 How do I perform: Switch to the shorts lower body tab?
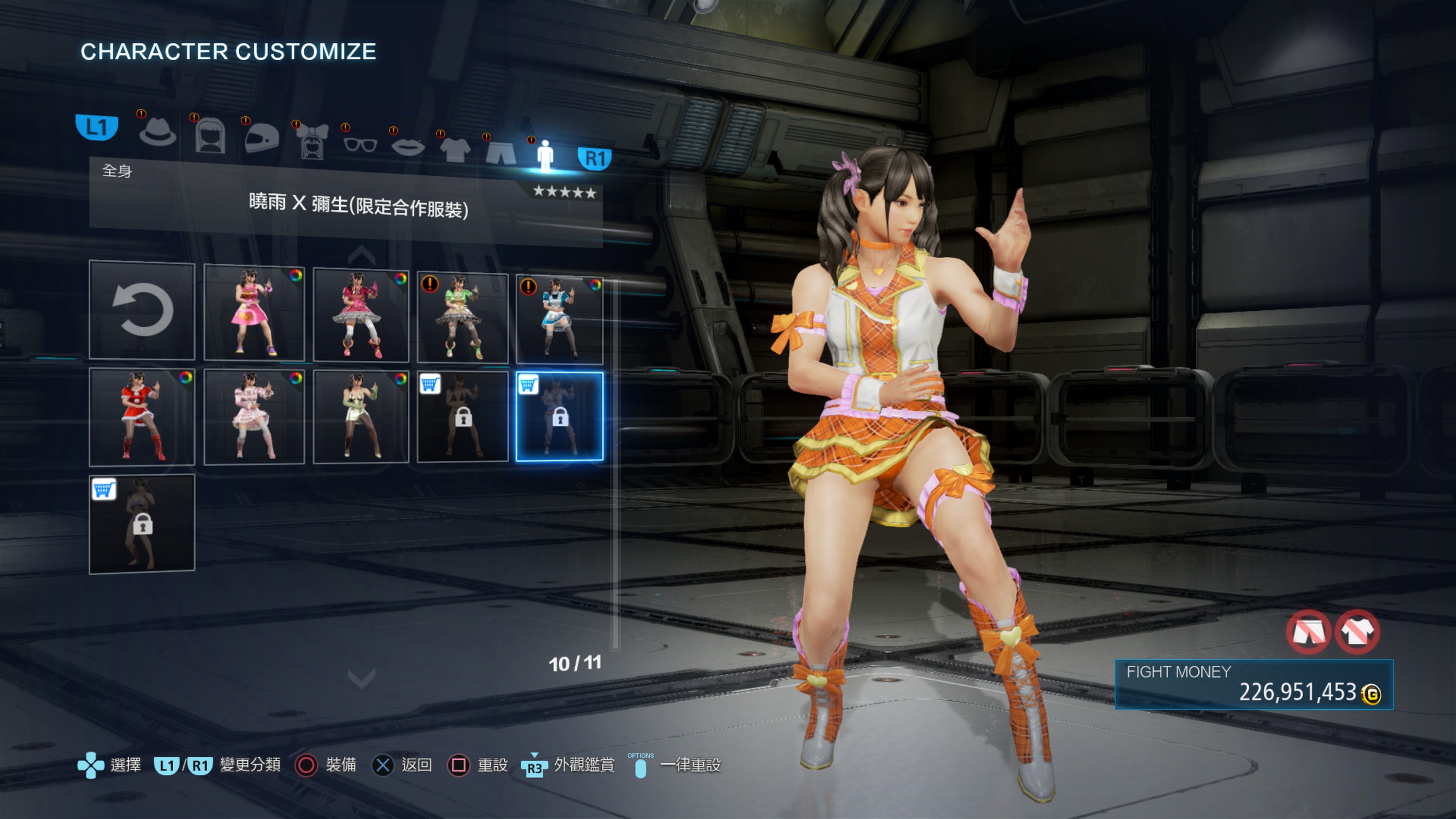tap(501, 153)
